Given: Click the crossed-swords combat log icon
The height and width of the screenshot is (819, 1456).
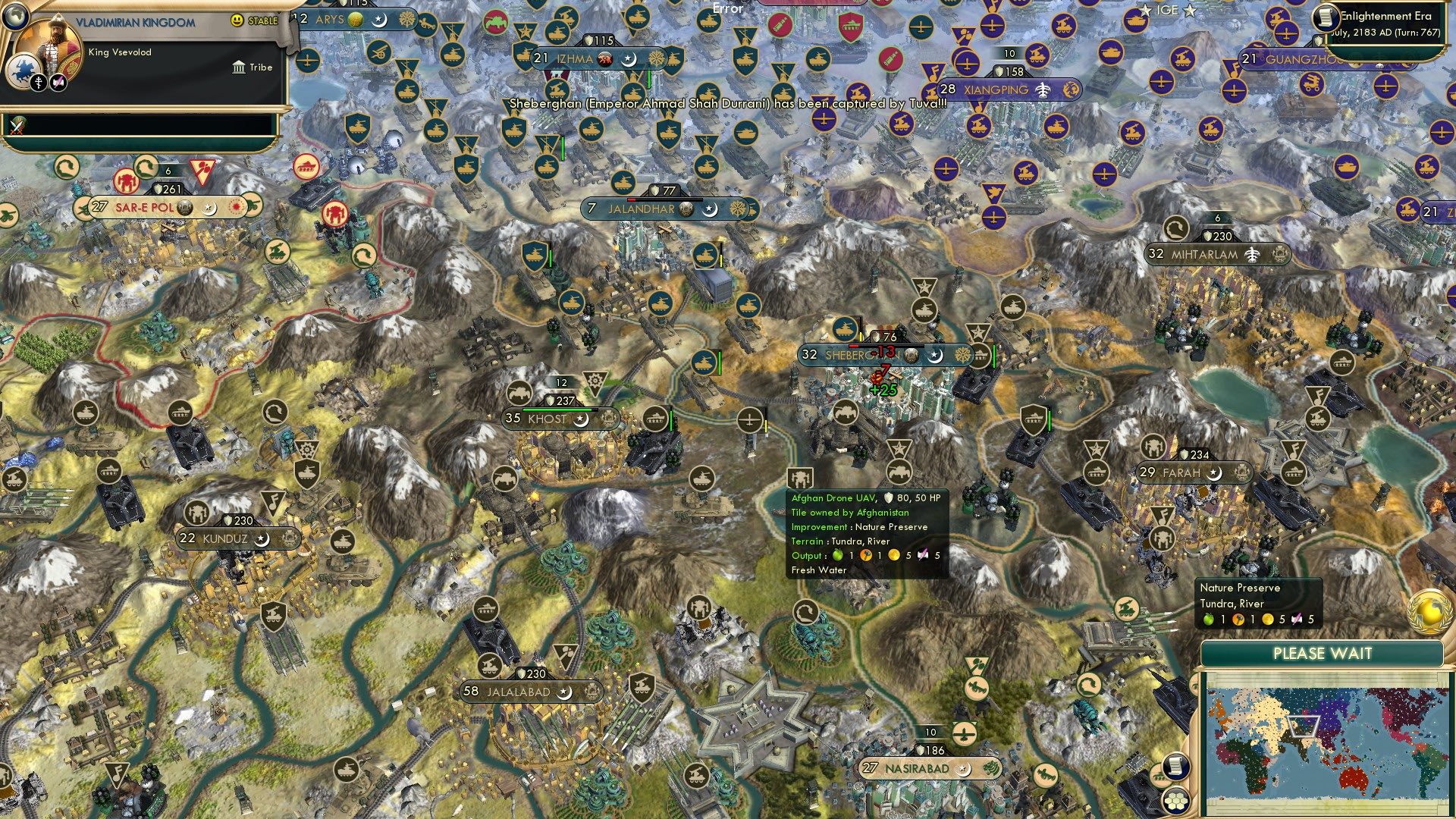Looking at the screenshot, I should click(16, 127).
